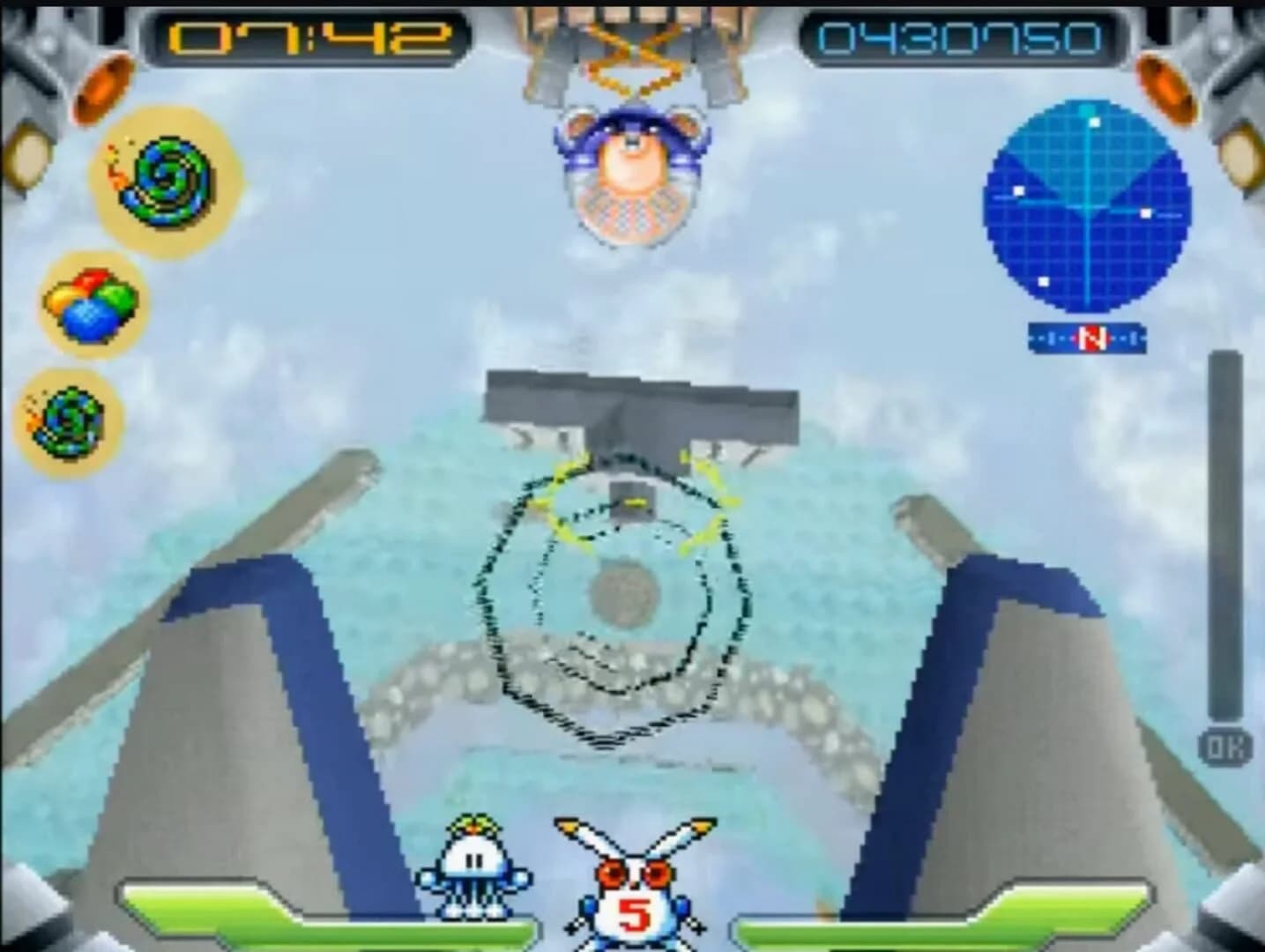This screenshot has width=1265, height=952.
Task: Toggle the compass N indicator
Action: 1090,337
